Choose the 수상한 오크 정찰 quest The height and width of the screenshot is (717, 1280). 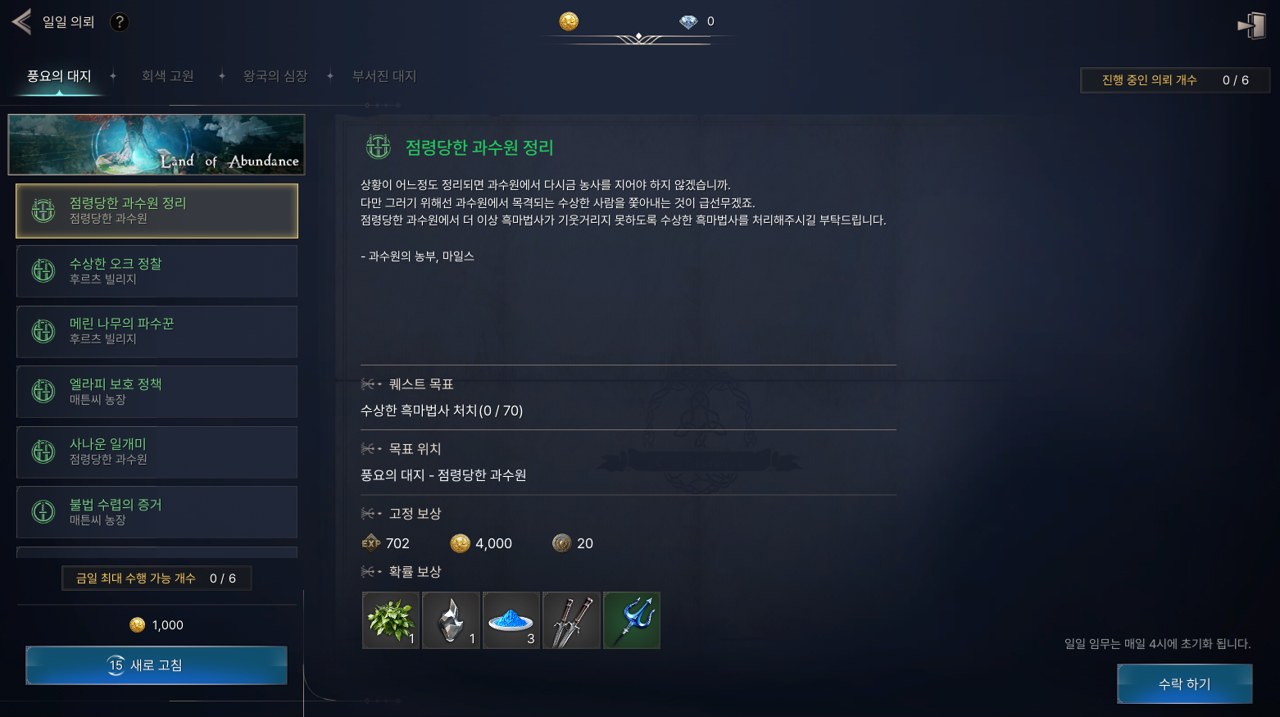click(x=157, y=271)
